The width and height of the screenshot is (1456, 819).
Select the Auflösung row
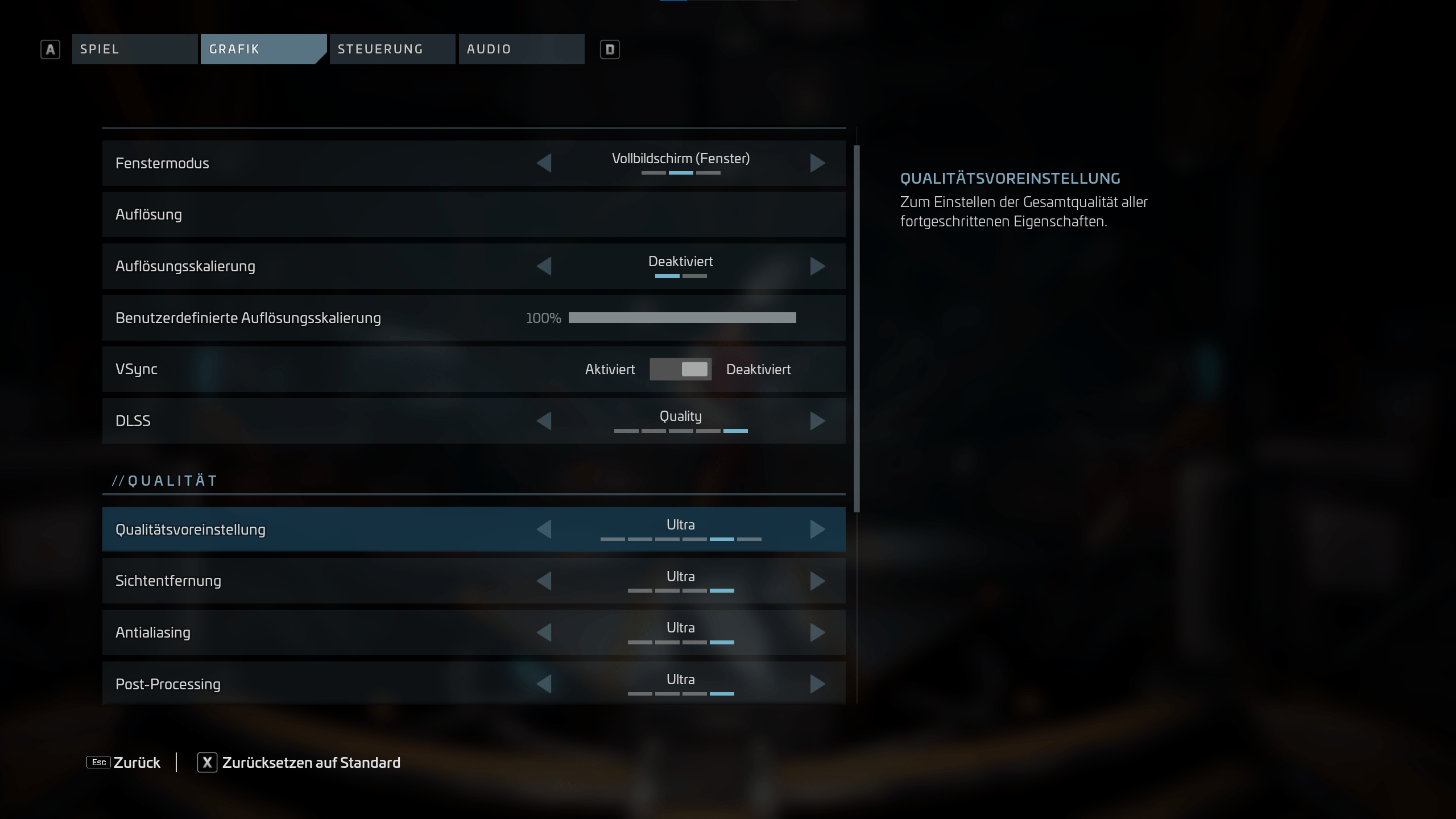point(473,214)
